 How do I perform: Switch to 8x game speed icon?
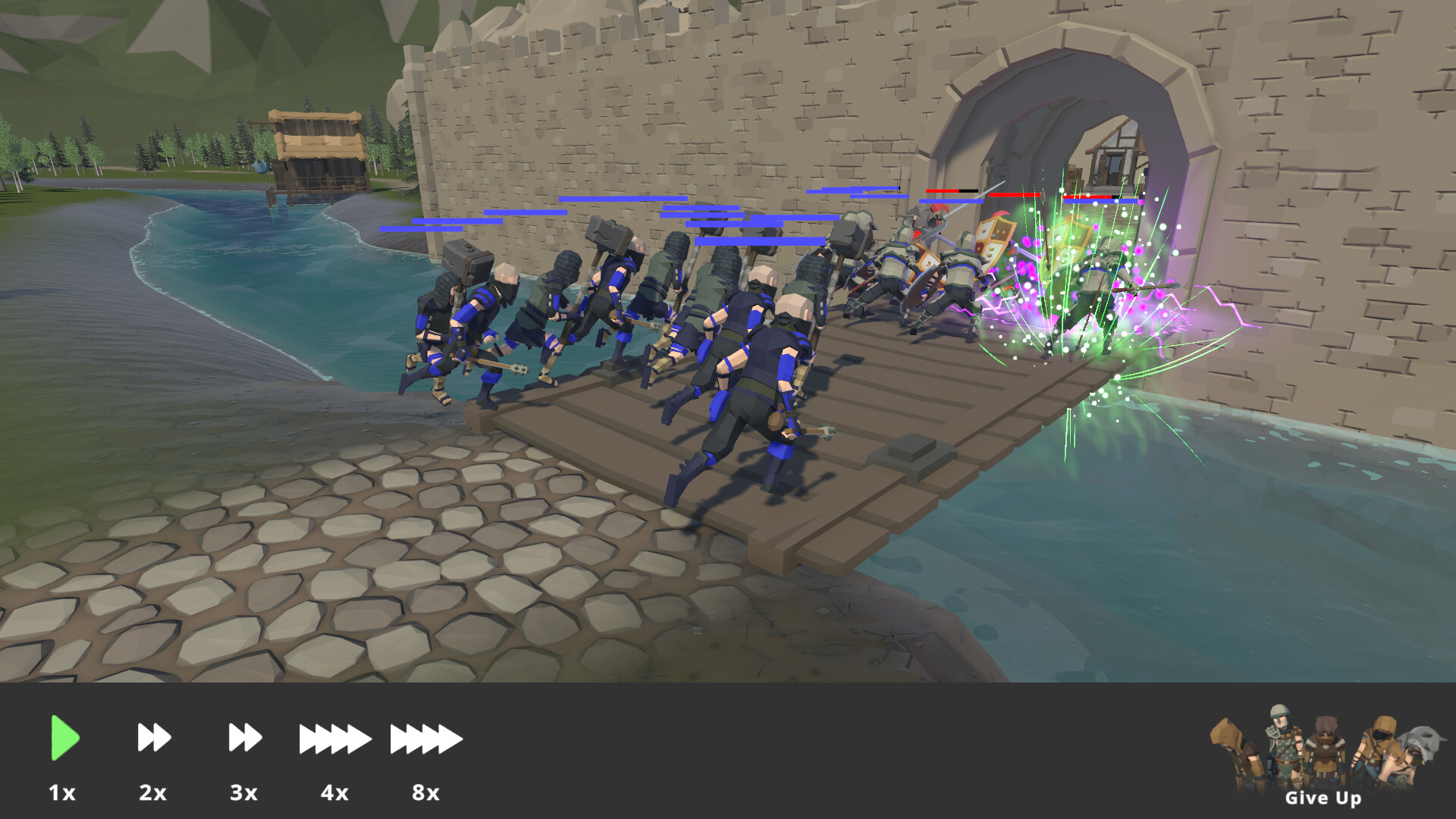425,737
